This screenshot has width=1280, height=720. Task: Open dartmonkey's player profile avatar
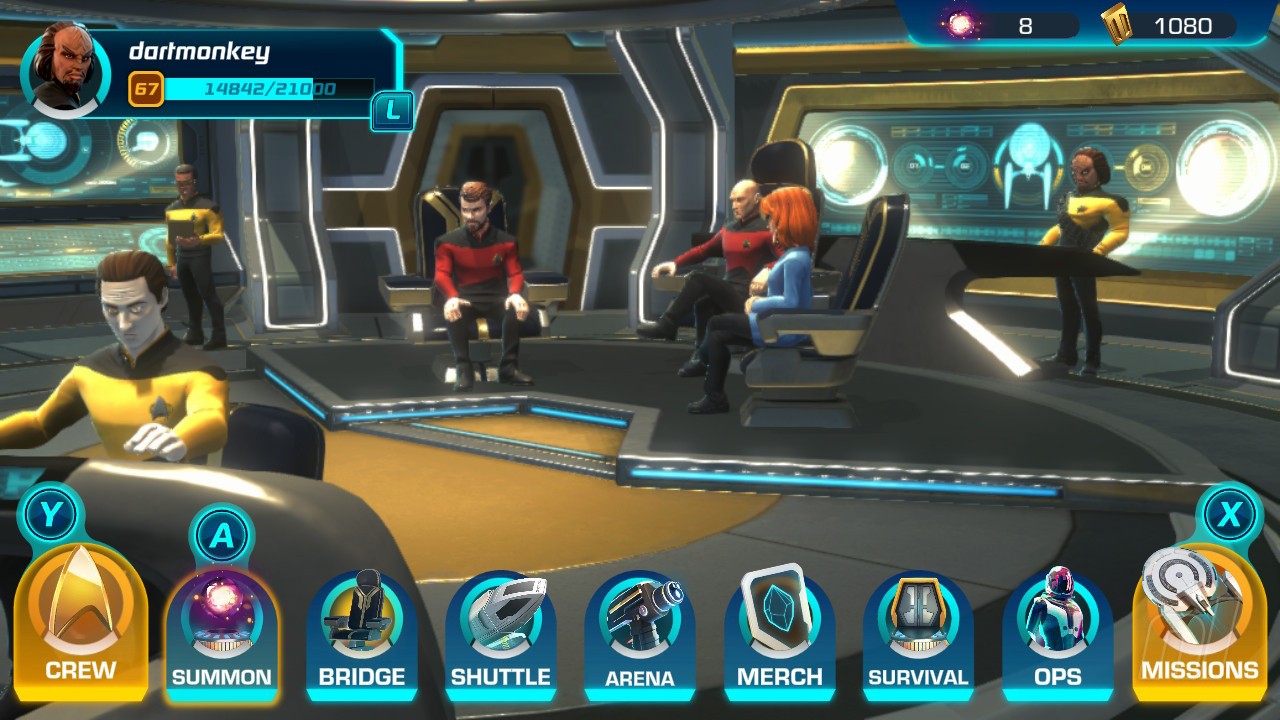65,70
